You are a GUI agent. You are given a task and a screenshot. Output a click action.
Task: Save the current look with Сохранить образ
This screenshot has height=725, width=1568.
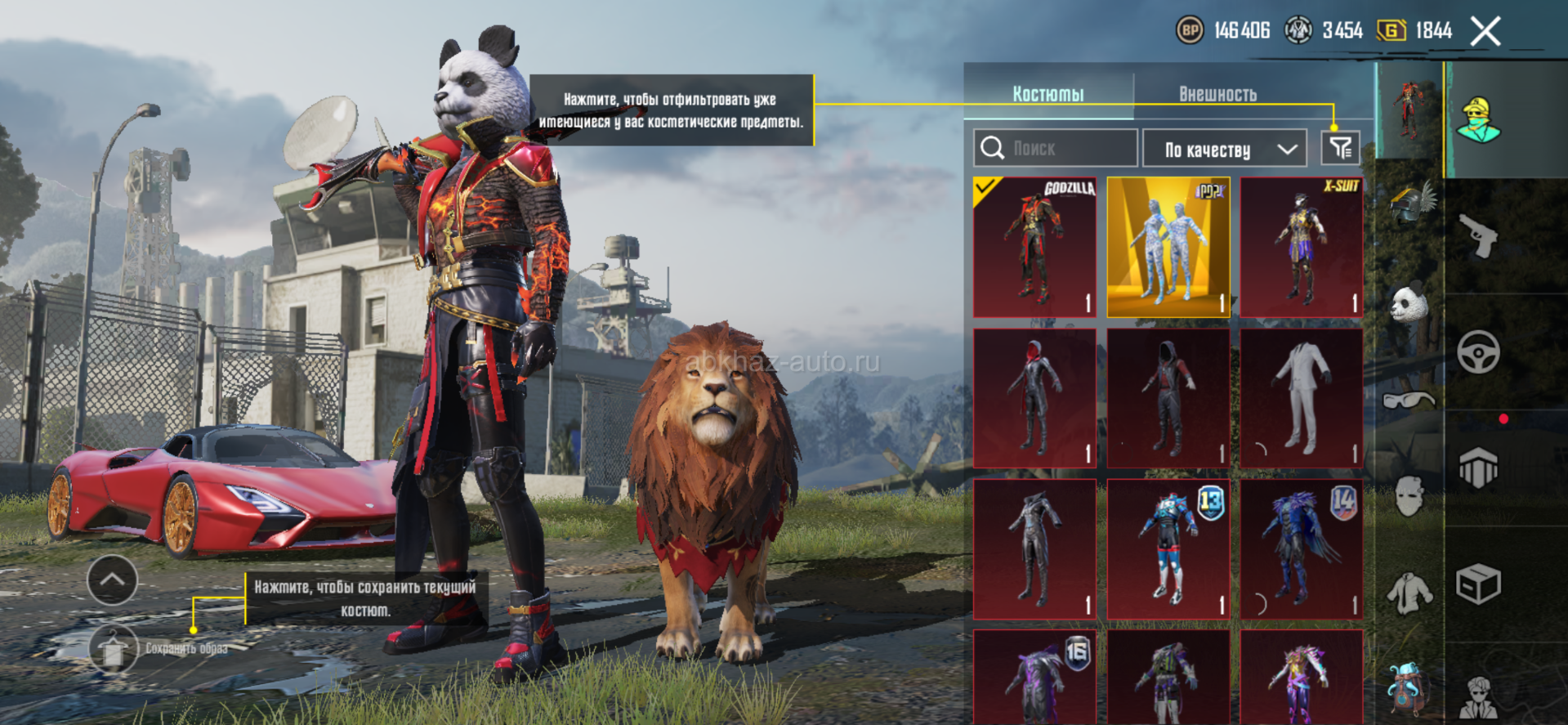pyautogui.click(x=113, y=649)
